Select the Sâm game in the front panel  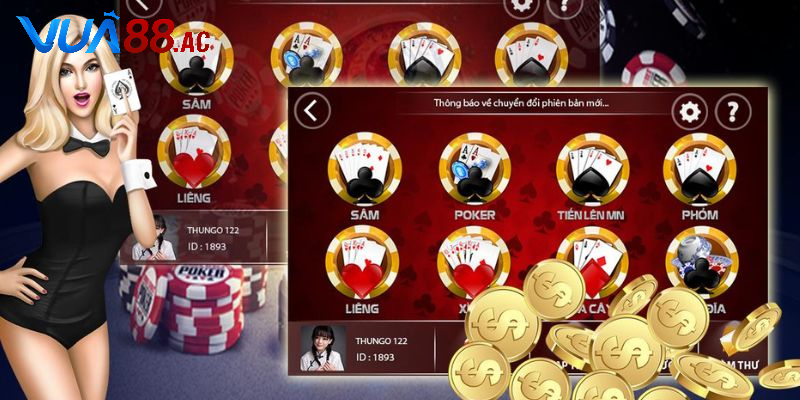click(x=364, y=170)
